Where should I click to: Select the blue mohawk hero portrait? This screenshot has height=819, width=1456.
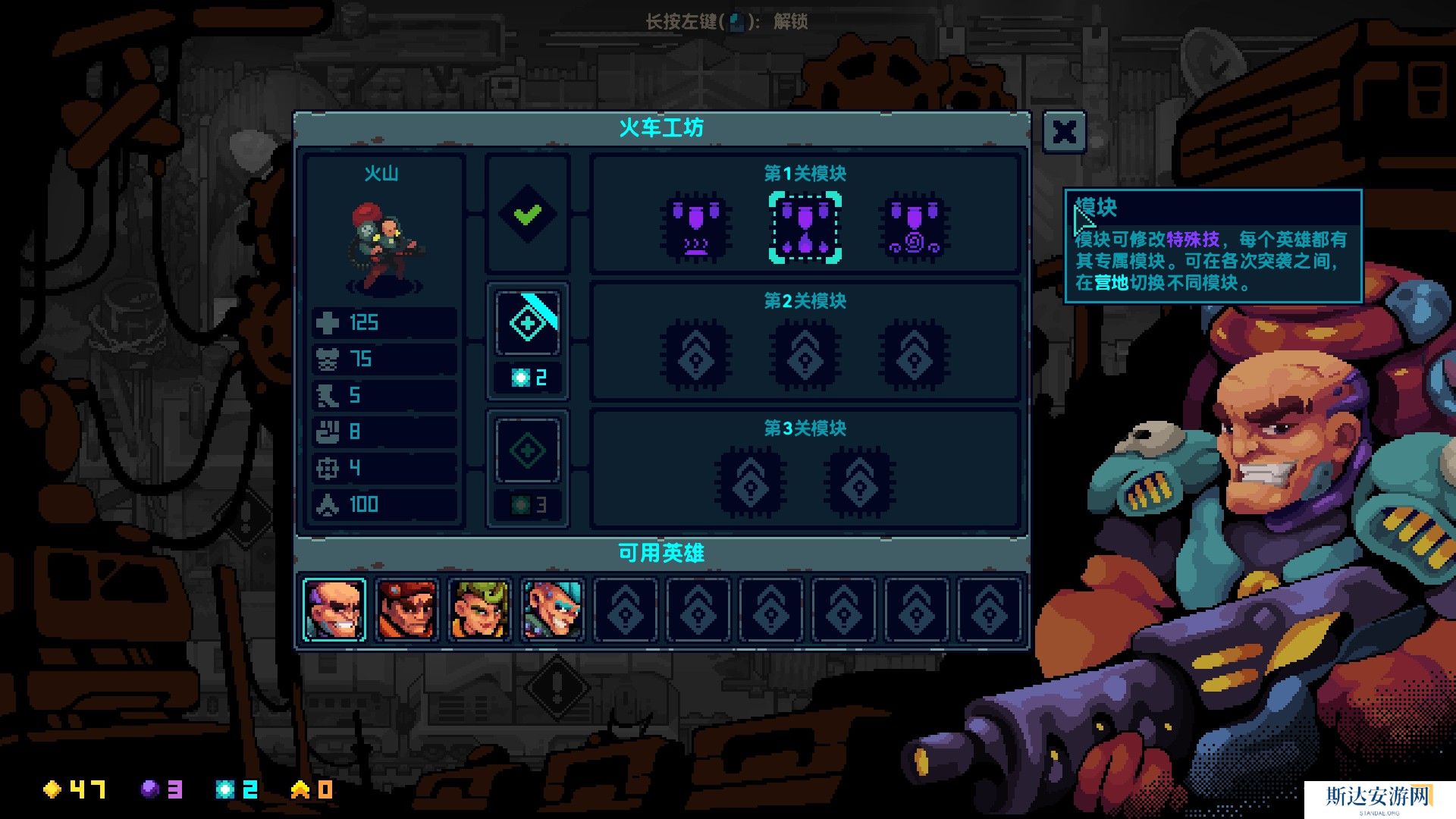click(552, 609)
